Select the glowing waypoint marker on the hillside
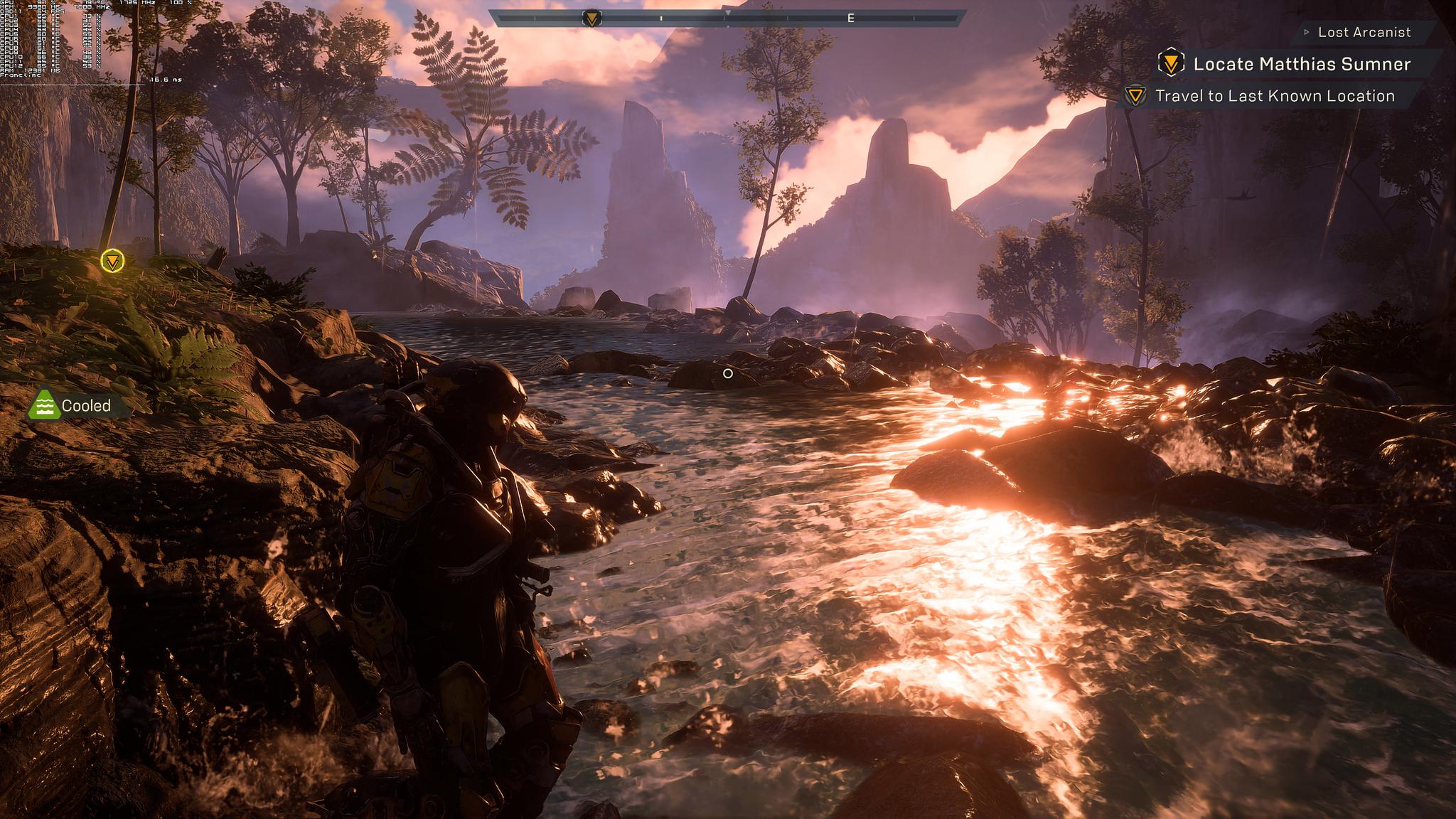 coord(112,261)
